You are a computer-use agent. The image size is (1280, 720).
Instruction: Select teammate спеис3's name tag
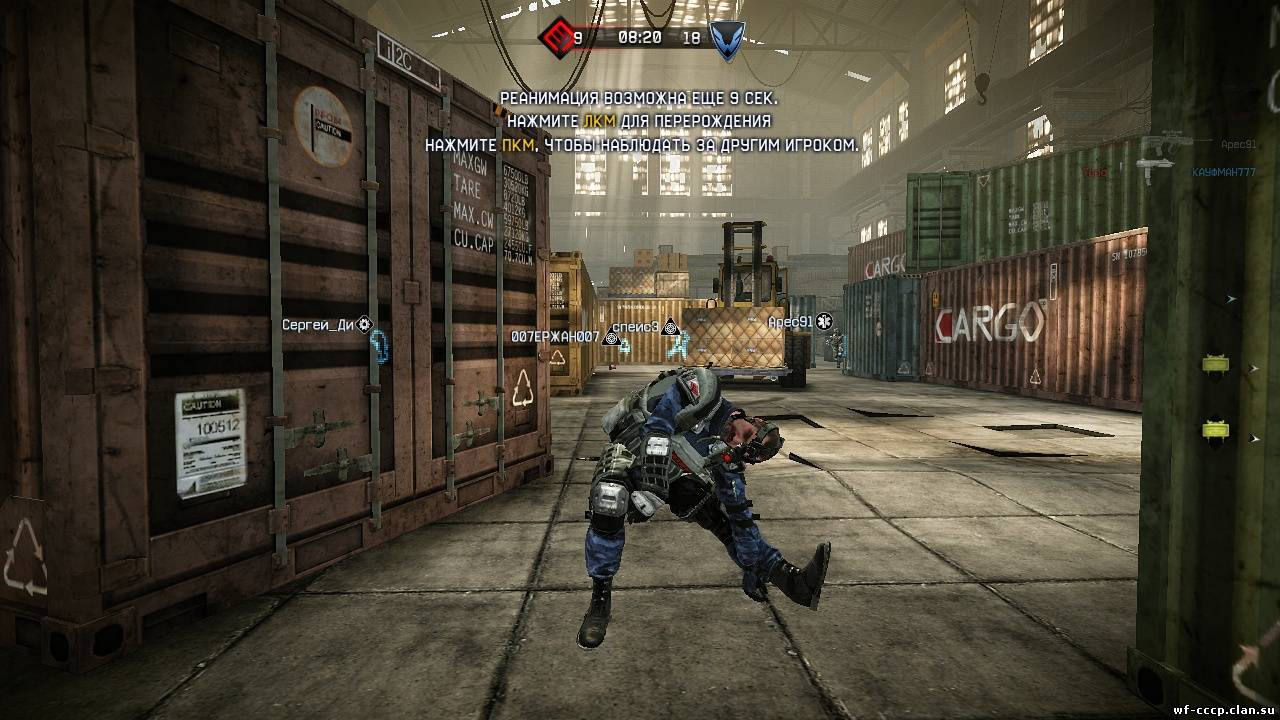634,326
